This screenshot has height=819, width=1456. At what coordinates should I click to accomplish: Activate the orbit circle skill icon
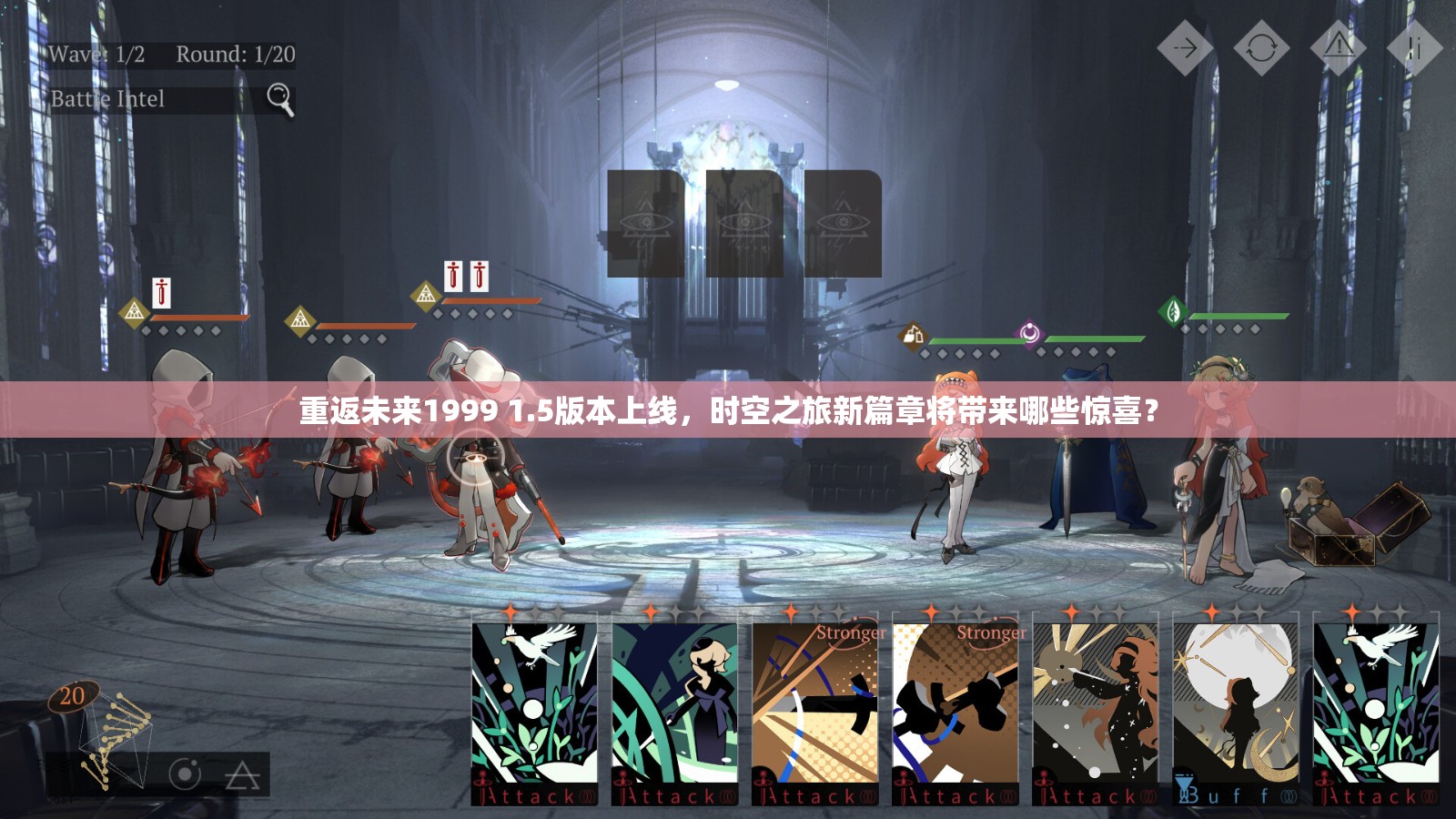[x=185, y=774]
